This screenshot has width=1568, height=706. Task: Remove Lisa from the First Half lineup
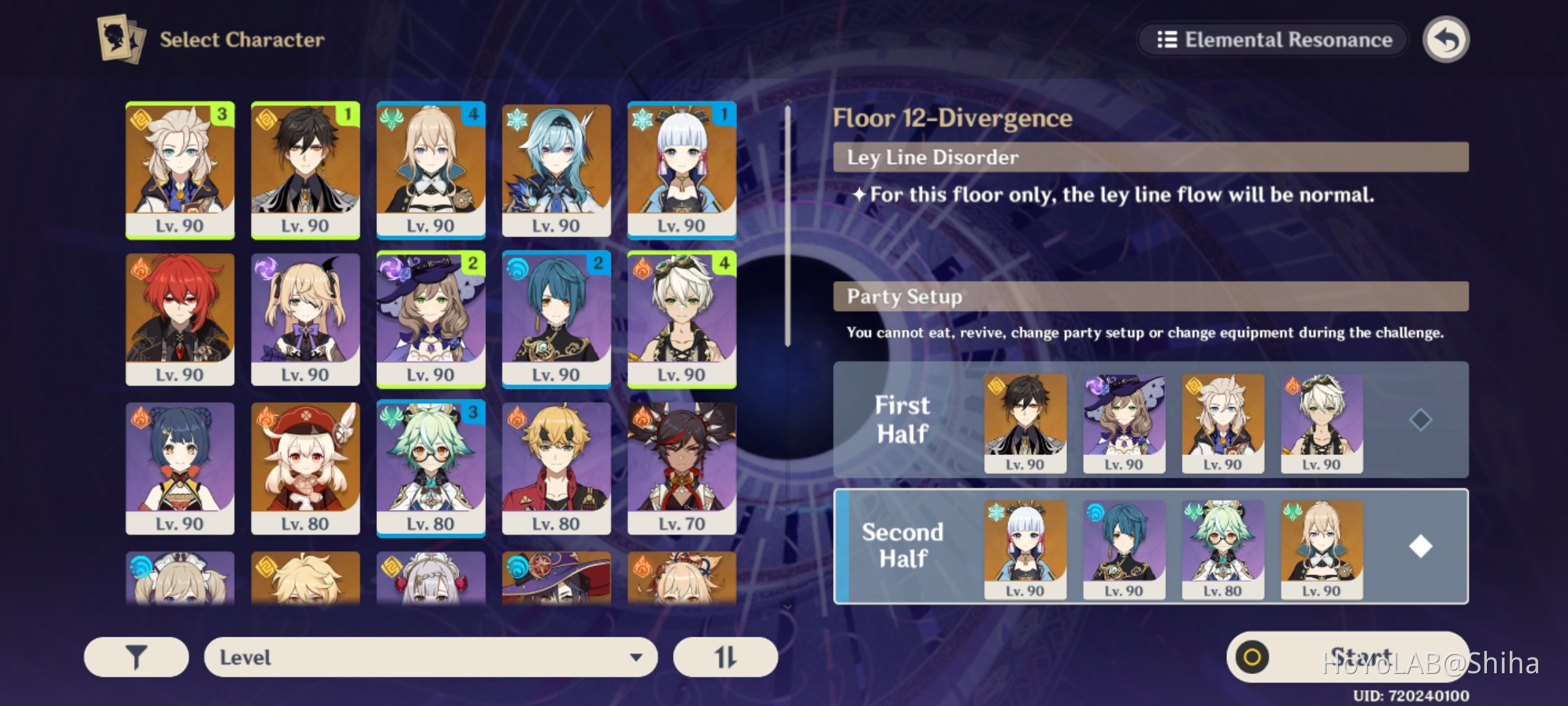tap(1123, 422)
